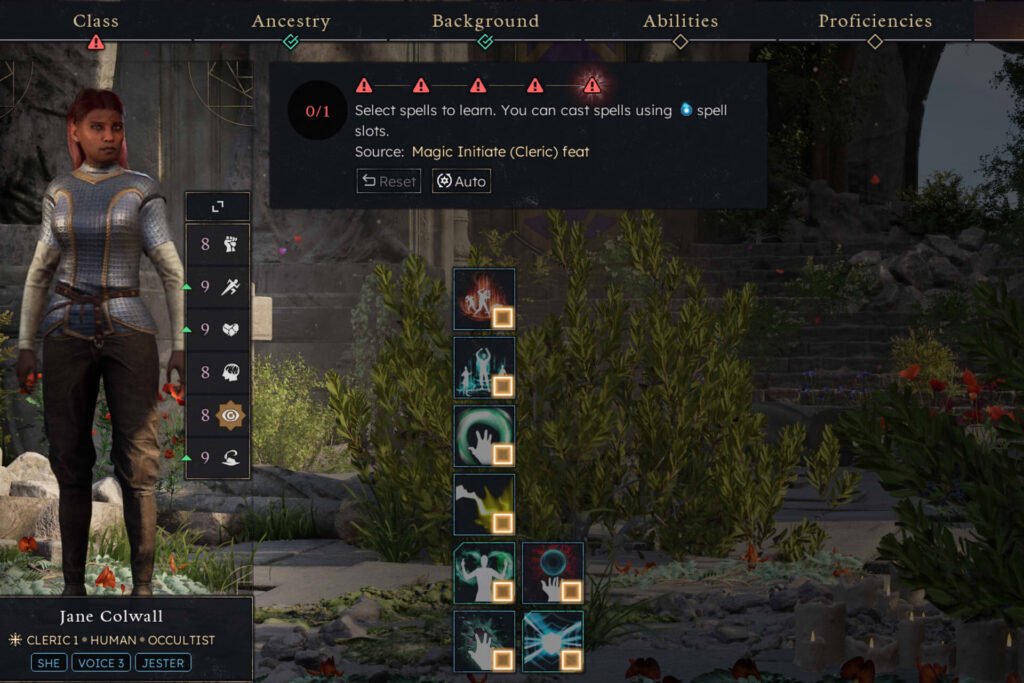Reset the spell selection

tap(389, 181)
